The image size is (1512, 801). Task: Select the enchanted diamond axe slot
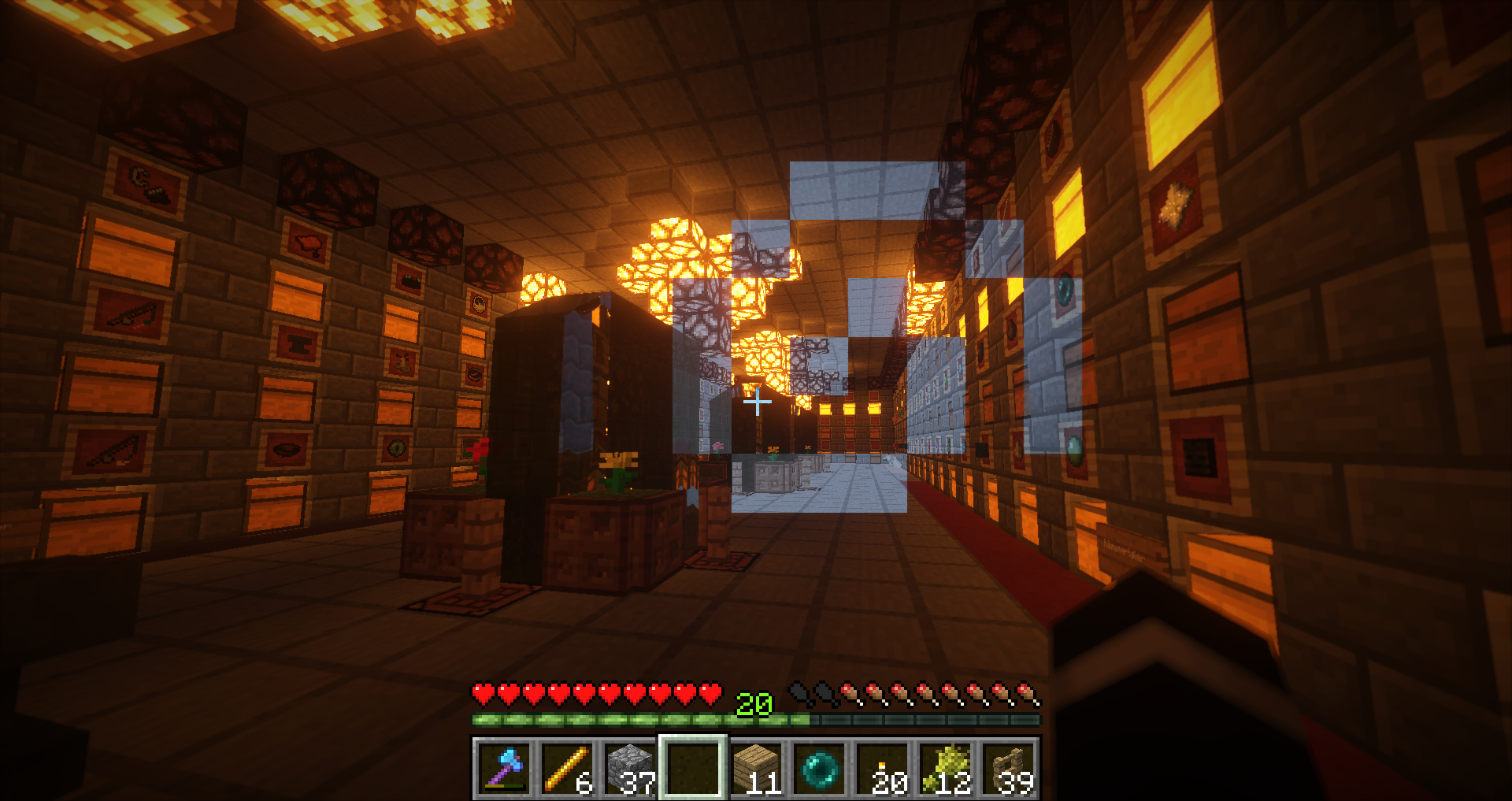pos(504,768)
